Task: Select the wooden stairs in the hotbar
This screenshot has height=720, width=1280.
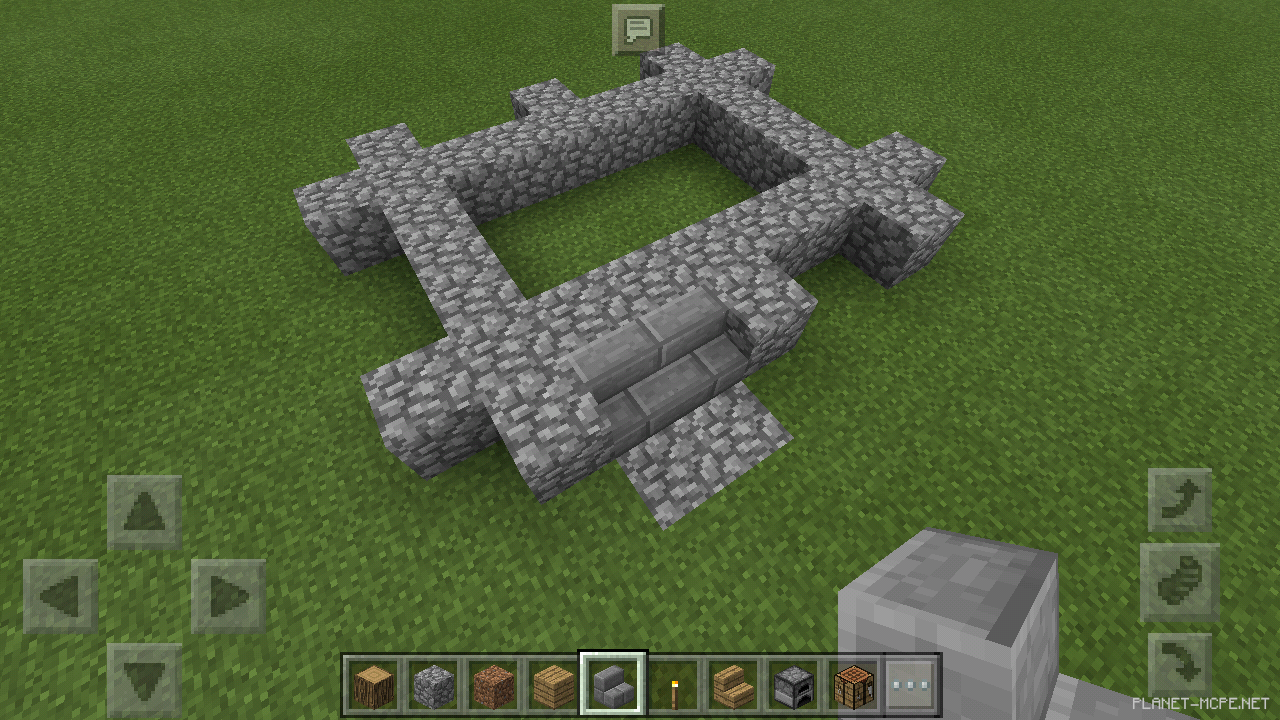Action: coord(733,685)
